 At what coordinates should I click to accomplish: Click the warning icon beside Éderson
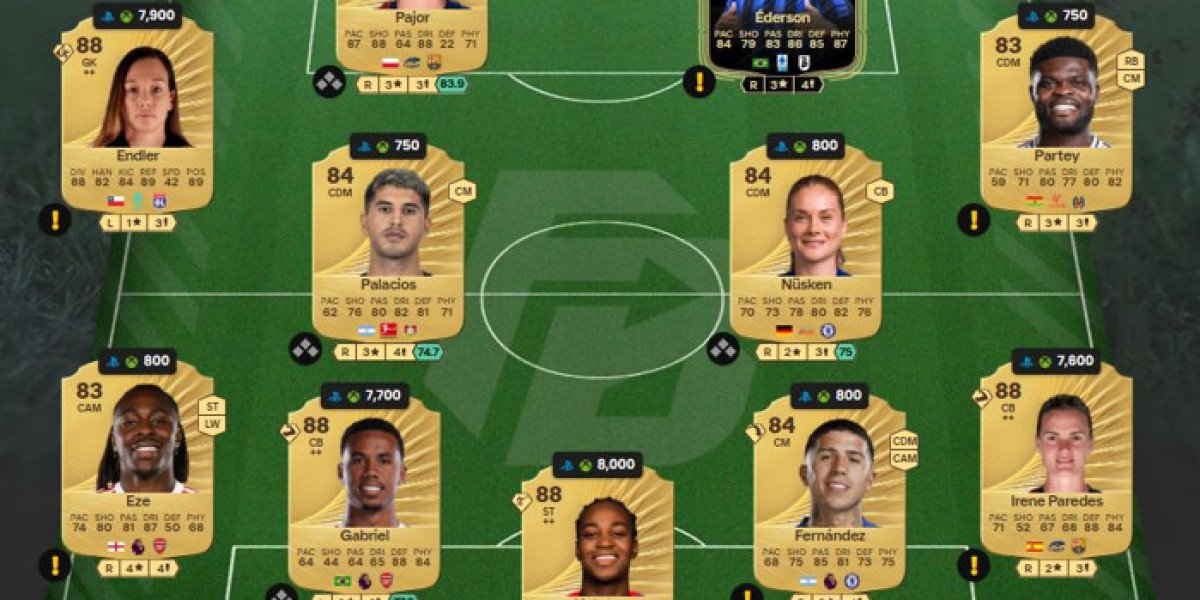click(699, 82)
